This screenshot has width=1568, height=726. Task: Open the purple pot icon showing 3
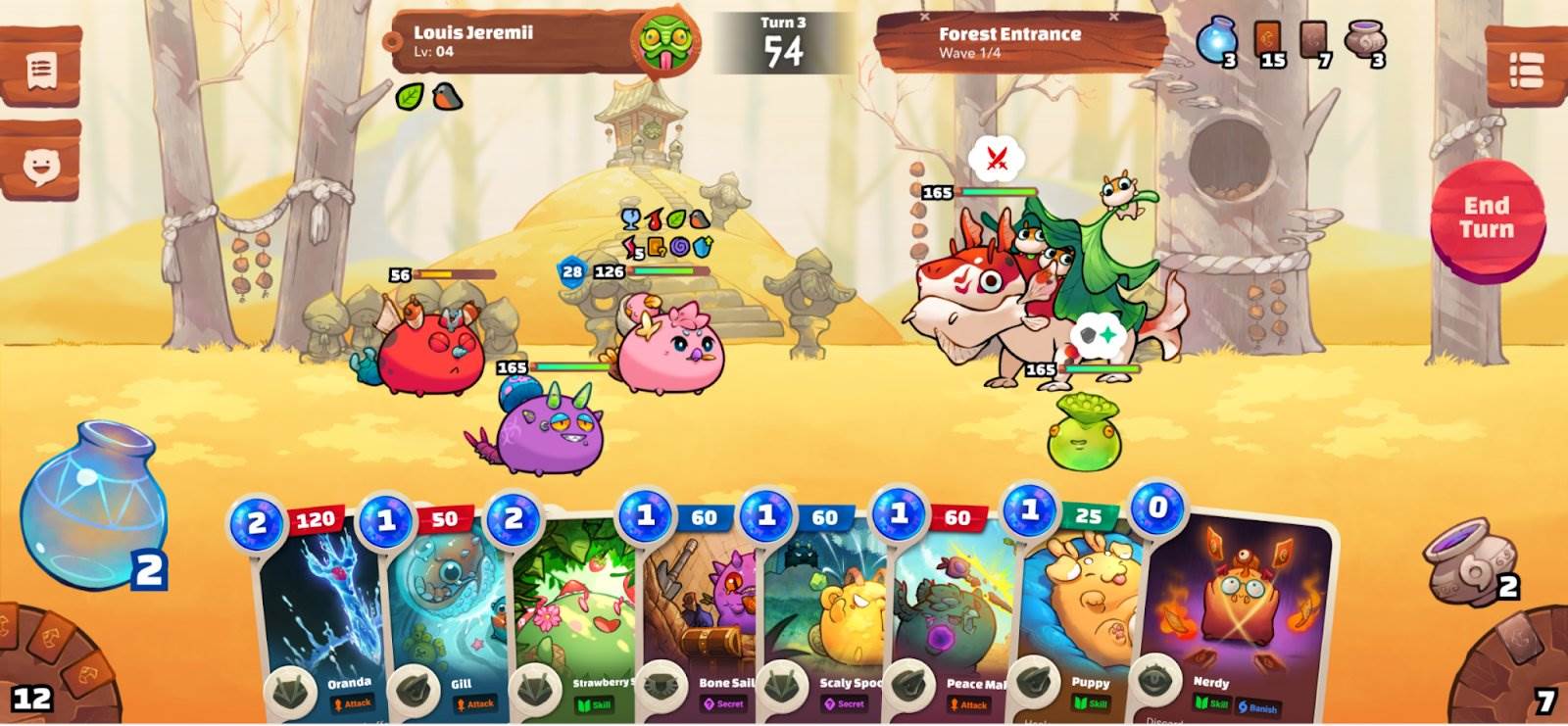(x=1363, y=41)
